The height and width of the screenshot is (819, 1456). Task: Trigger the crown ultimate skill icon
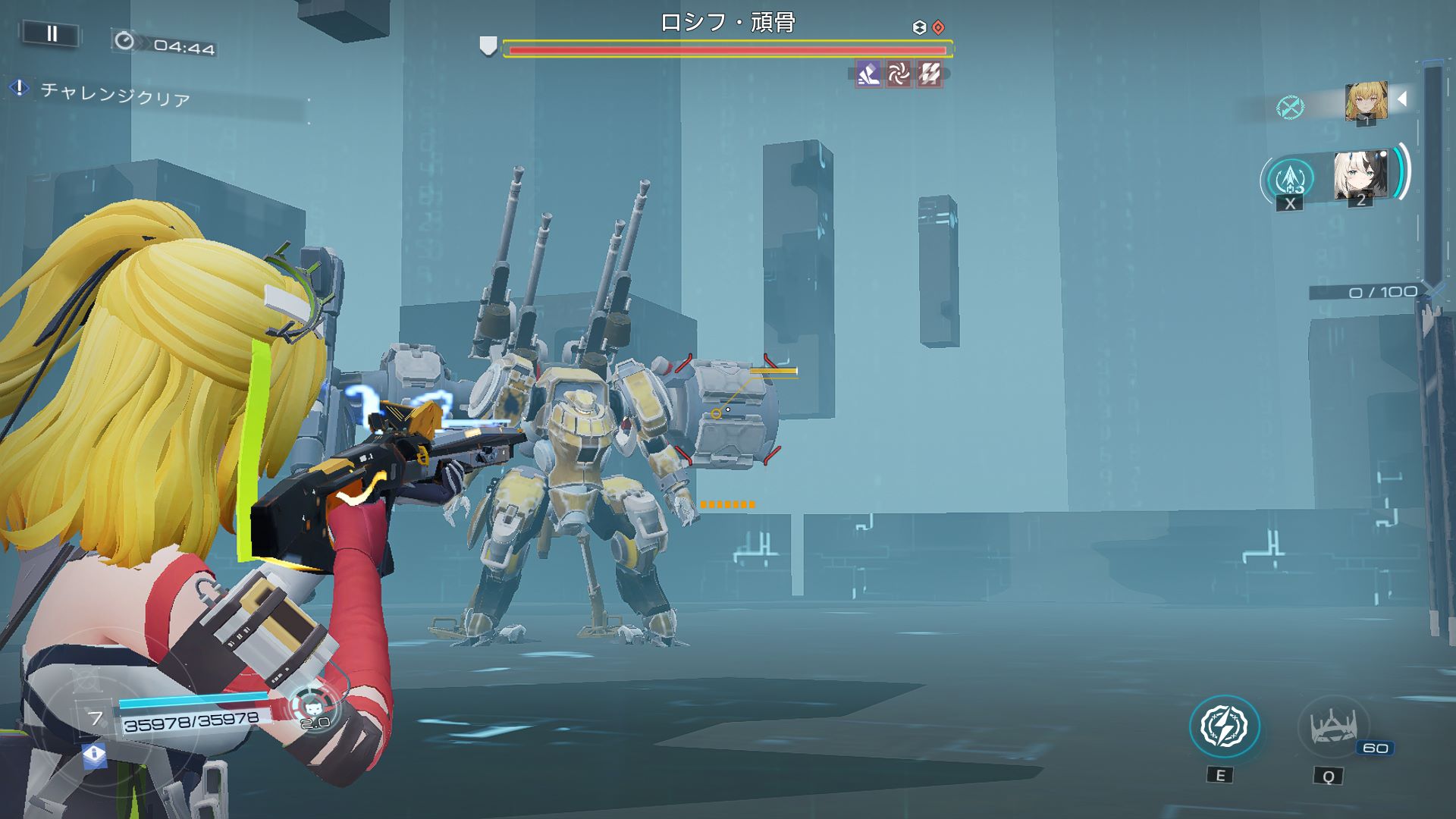click(x=1333, y=728)
